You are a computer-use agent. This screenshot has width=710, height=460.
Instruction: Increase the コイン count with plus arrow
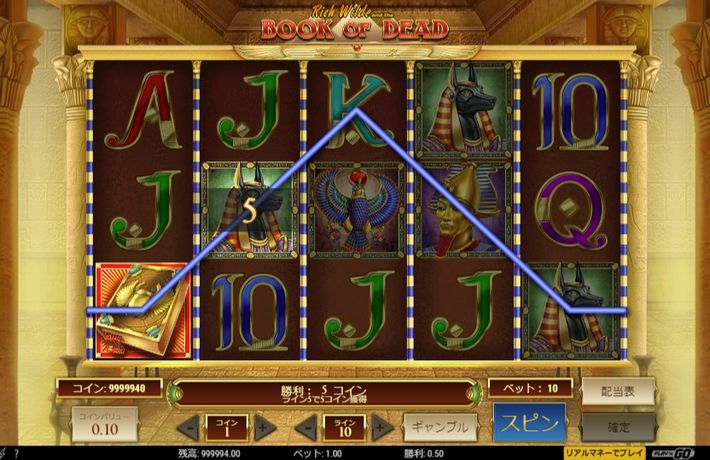tap(265, 428)
